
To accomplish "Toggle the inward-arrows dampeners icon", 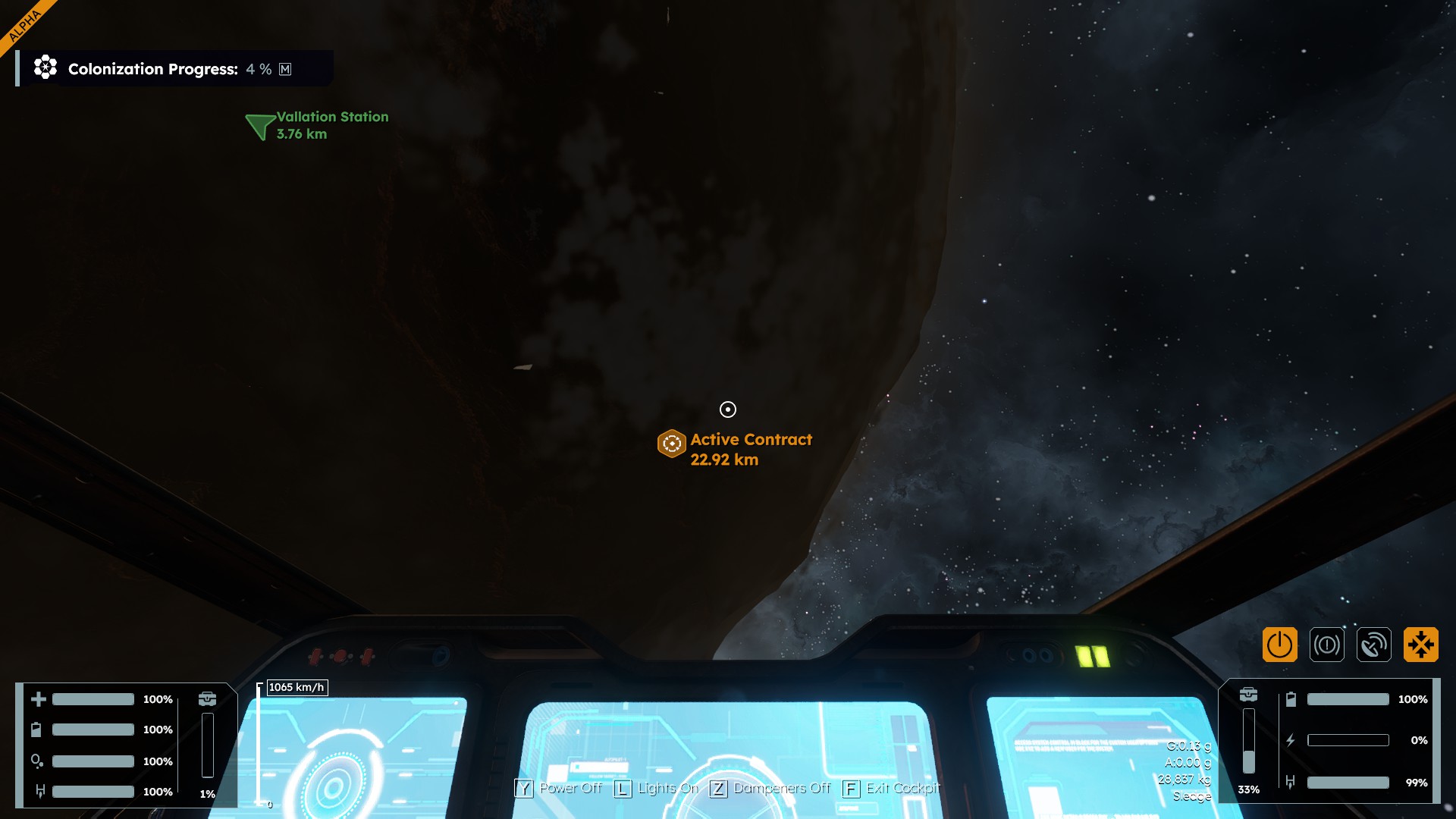I will click(x=1420, y=645).
